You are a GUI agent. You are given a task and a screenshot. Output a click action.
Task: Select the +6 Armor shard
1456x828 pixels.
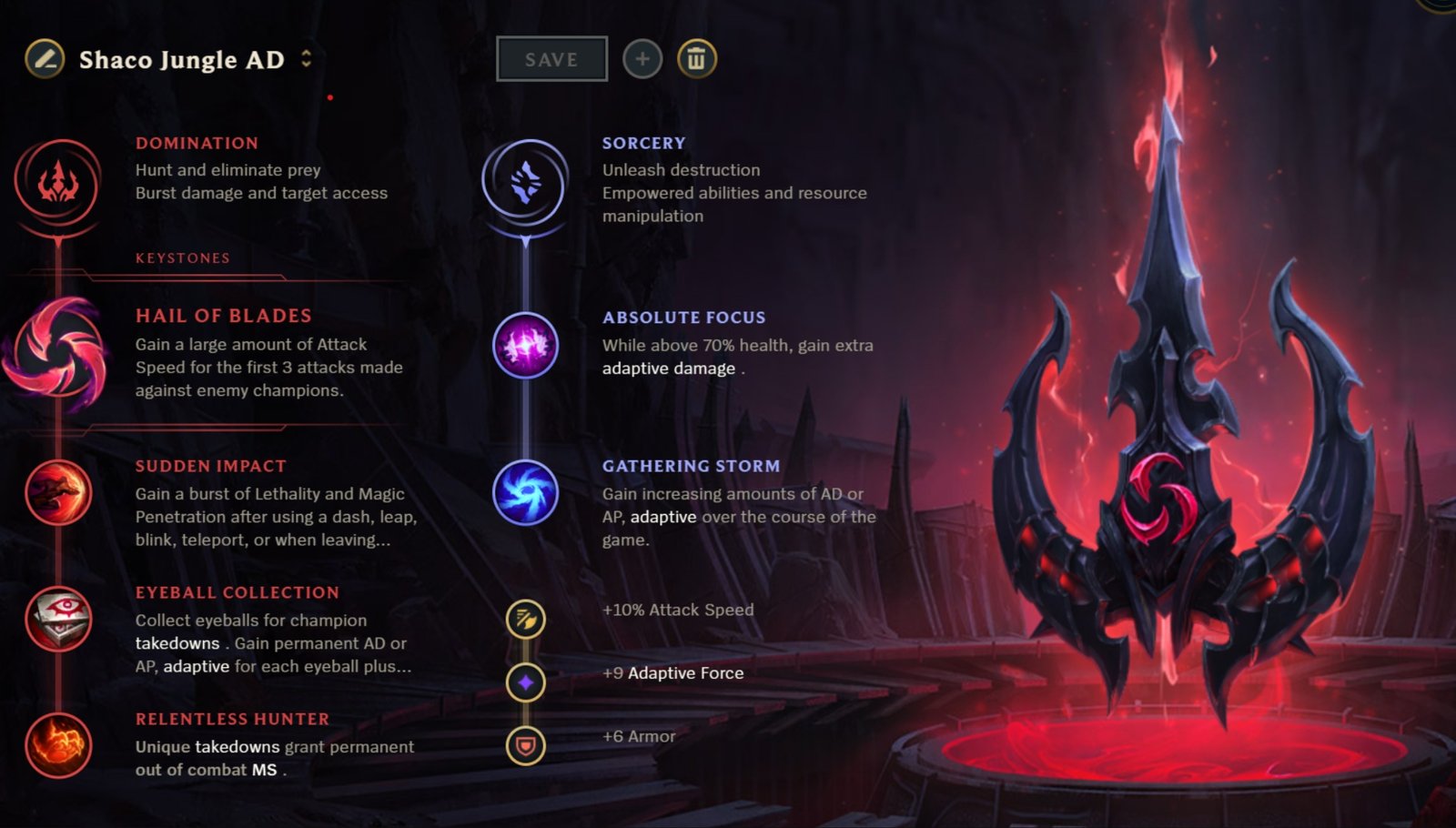[x=525, y=743]
